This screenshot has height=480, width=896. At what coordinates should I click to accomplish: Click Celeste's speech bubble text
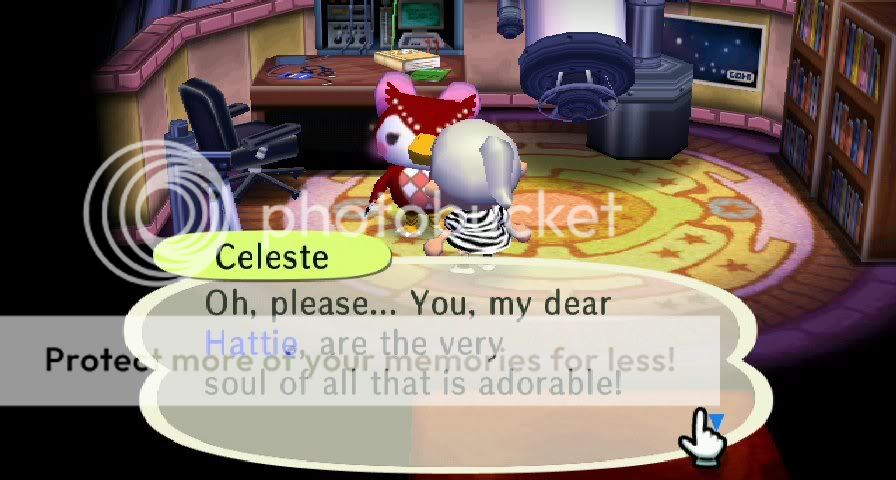coord(412,343)
